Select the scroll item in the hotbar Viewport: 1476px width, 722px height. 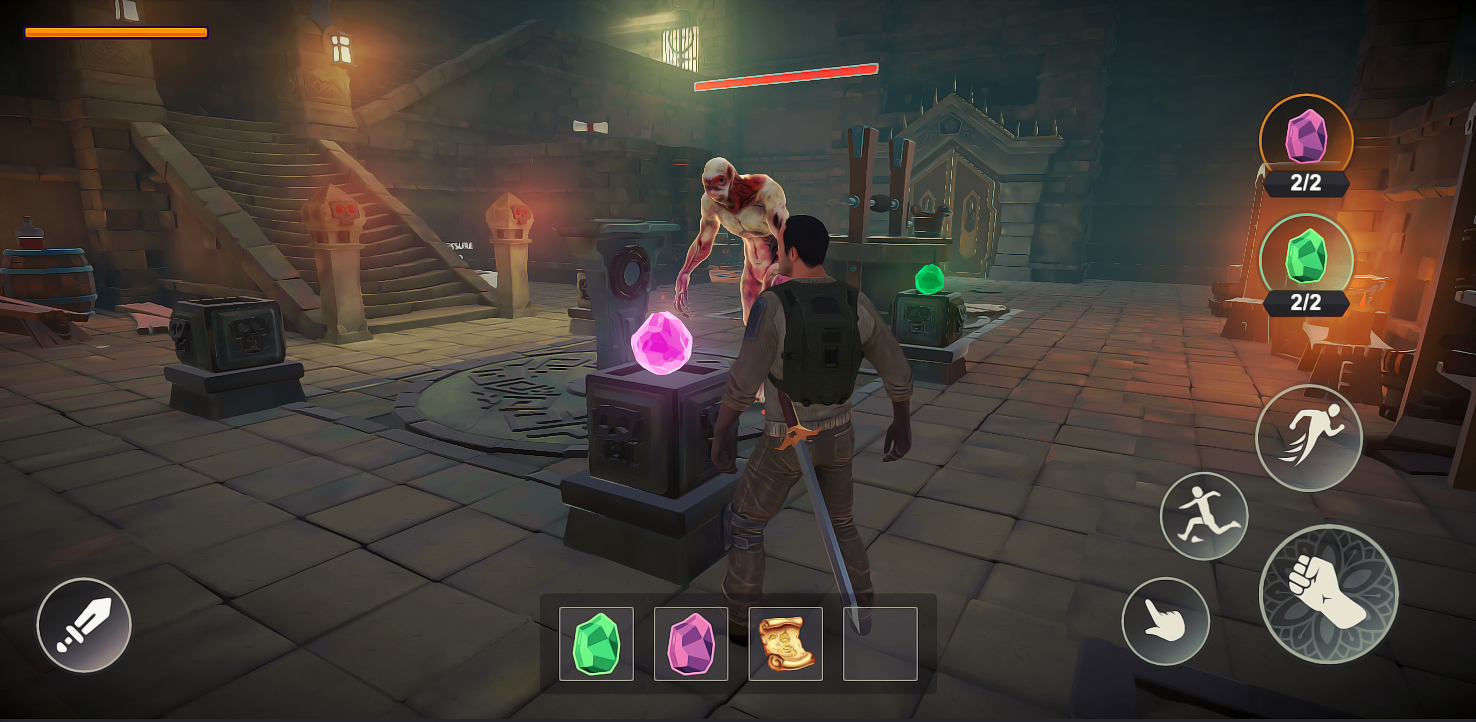[x=785, y=644]
